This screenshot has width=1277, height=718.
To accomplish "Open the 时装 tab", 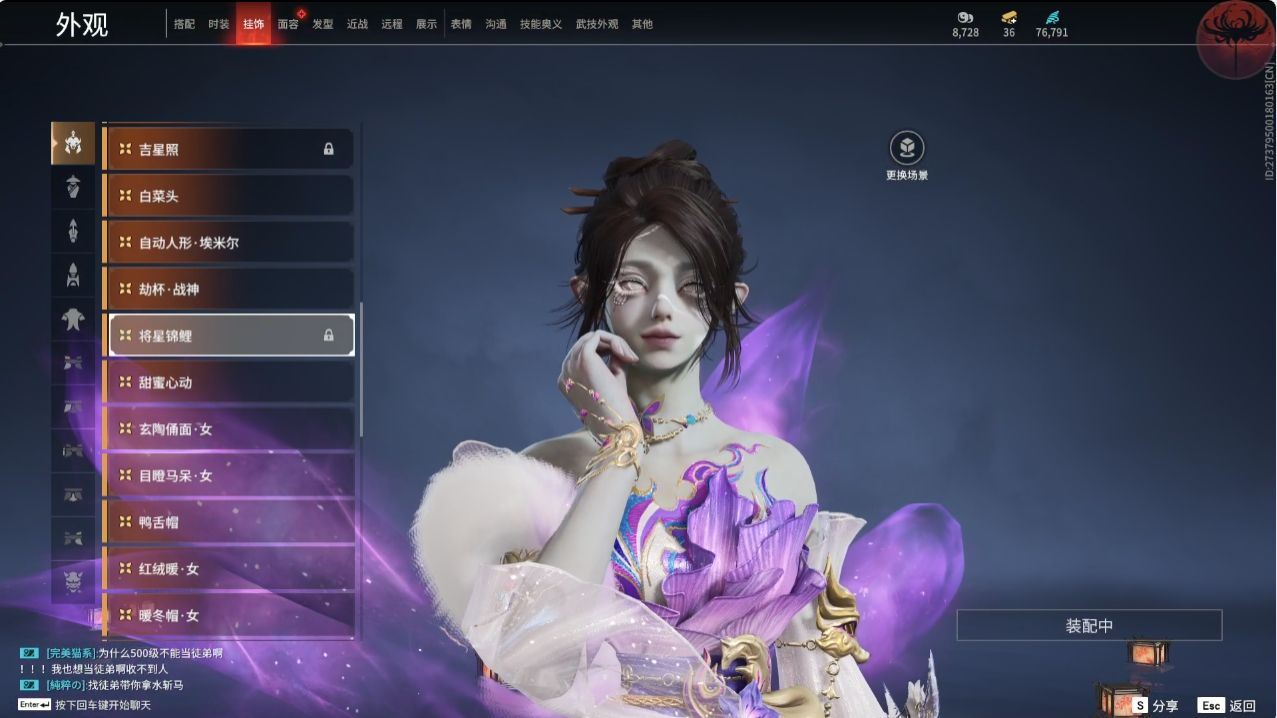I will (219, 24).
